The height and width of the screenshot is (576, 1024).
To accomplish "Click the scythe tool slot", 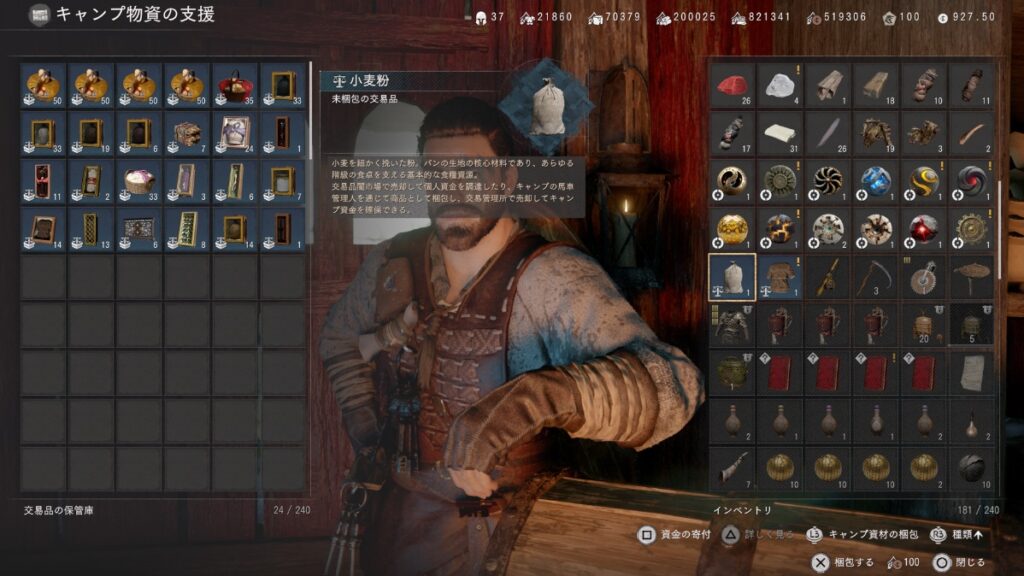I will pos(876,277).
